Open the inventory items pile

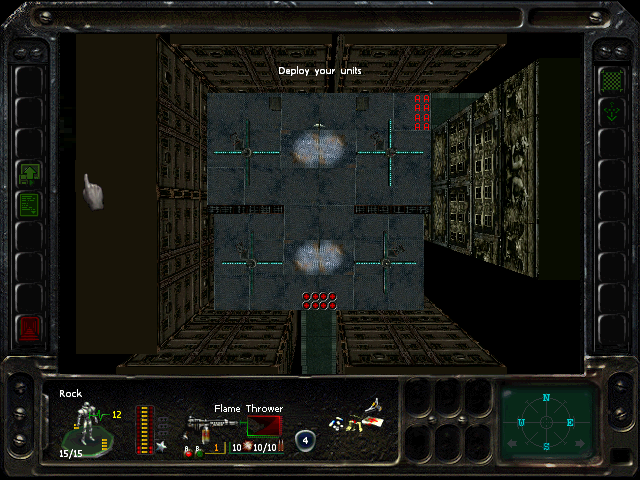click(x=357, y=418)
